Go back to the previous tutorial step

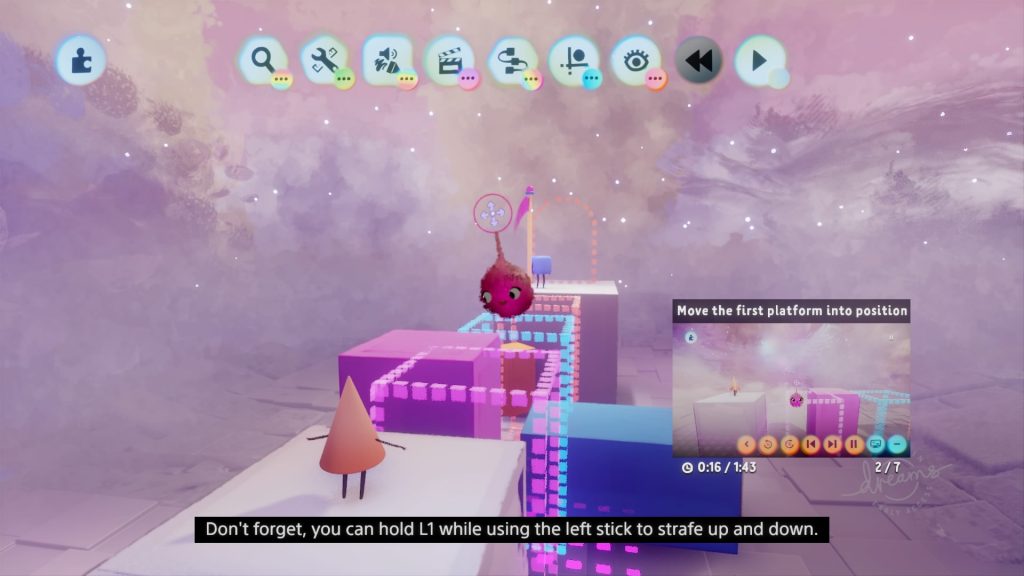pos(811,444)
